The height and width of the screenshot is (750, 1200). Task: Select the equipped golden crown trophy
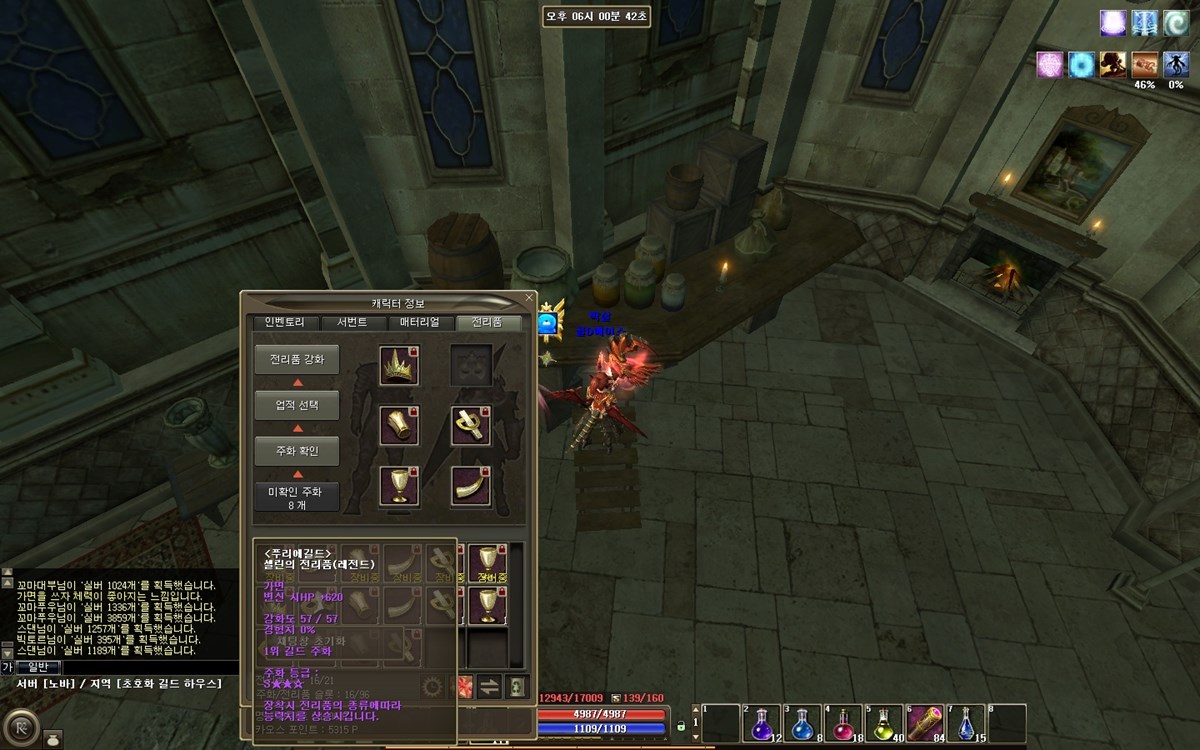398,366
